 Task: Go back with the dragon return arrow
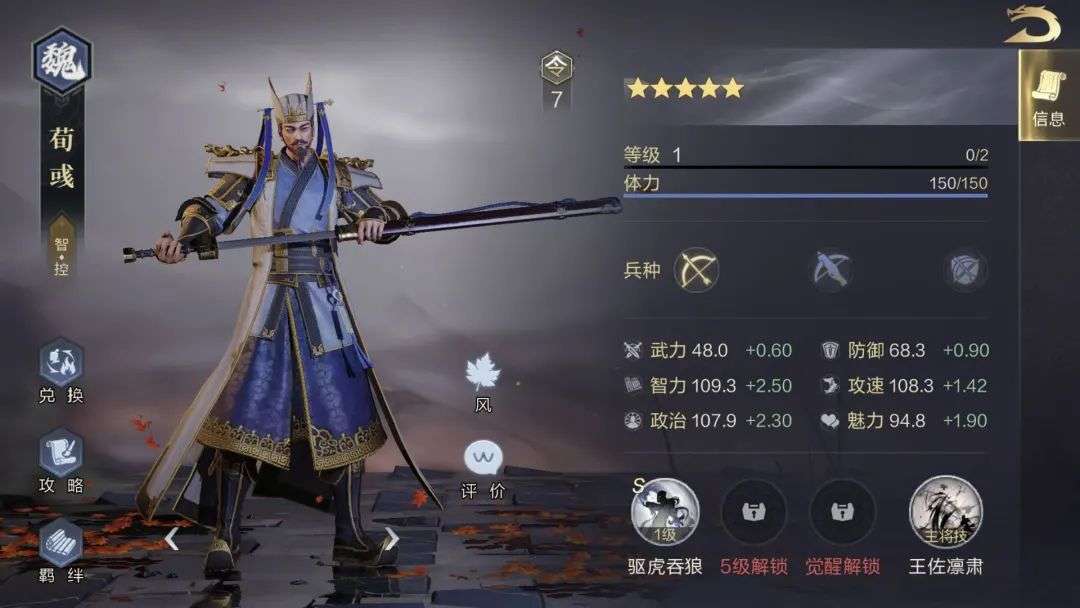[x=1032, y=25]
